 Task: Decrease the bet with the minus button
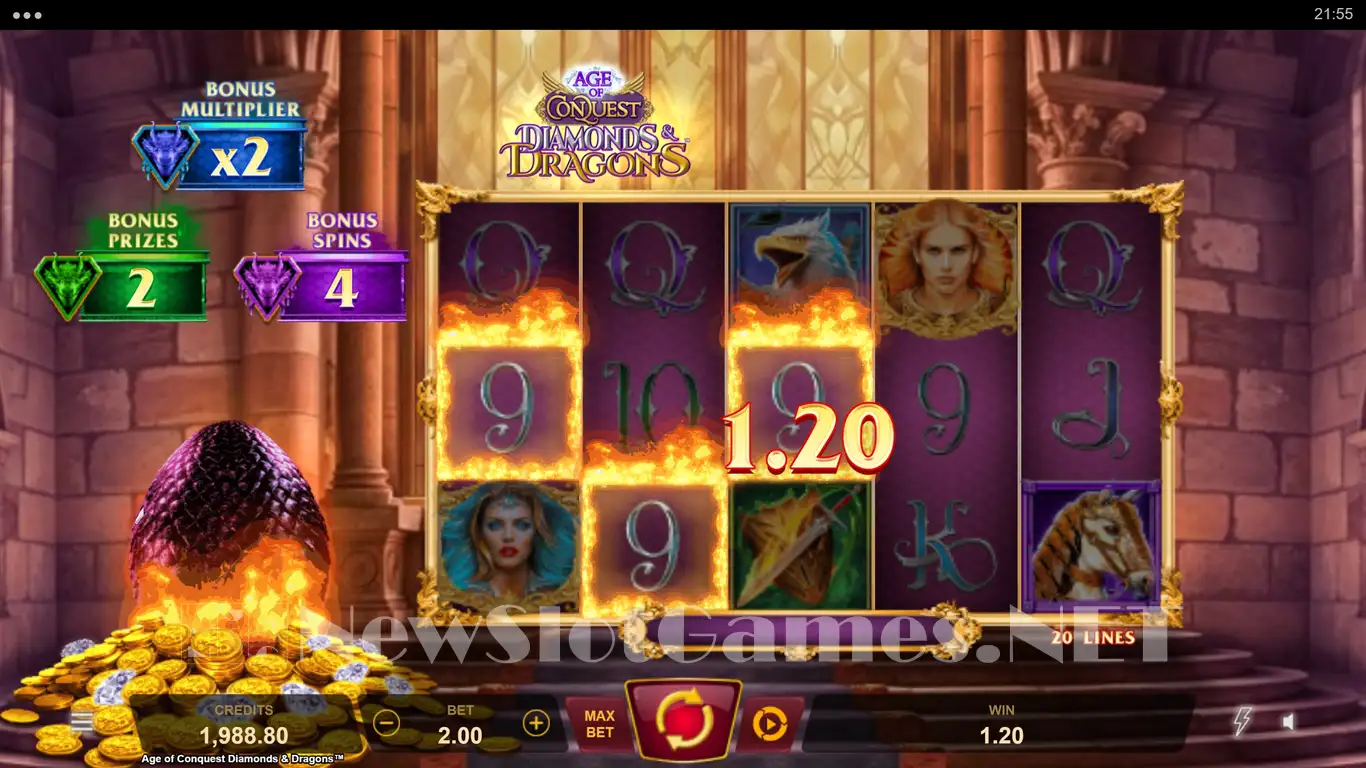387,723
